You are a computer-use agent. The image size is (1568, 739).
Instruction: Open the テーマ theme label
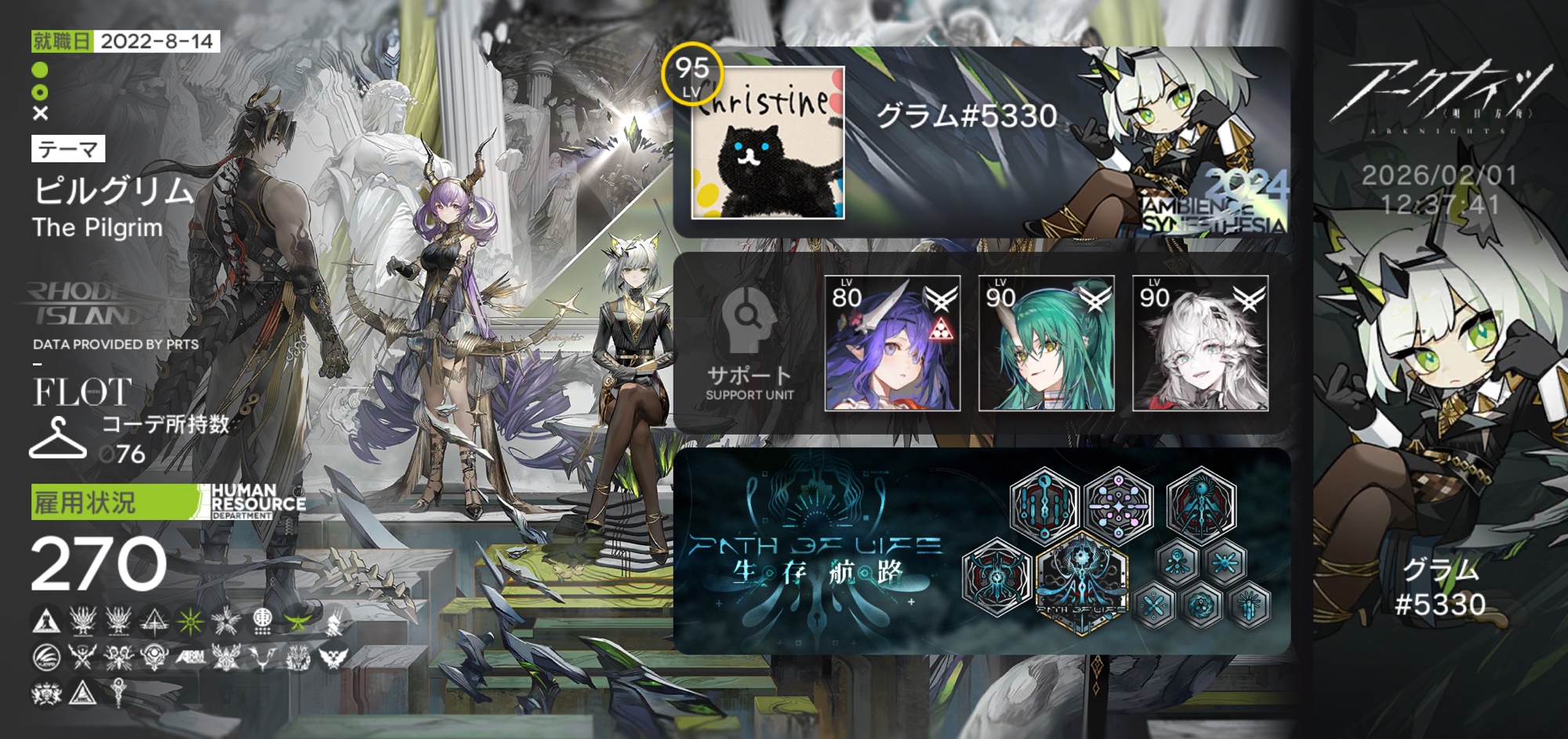pyautogui.click(x=68, y=149)
